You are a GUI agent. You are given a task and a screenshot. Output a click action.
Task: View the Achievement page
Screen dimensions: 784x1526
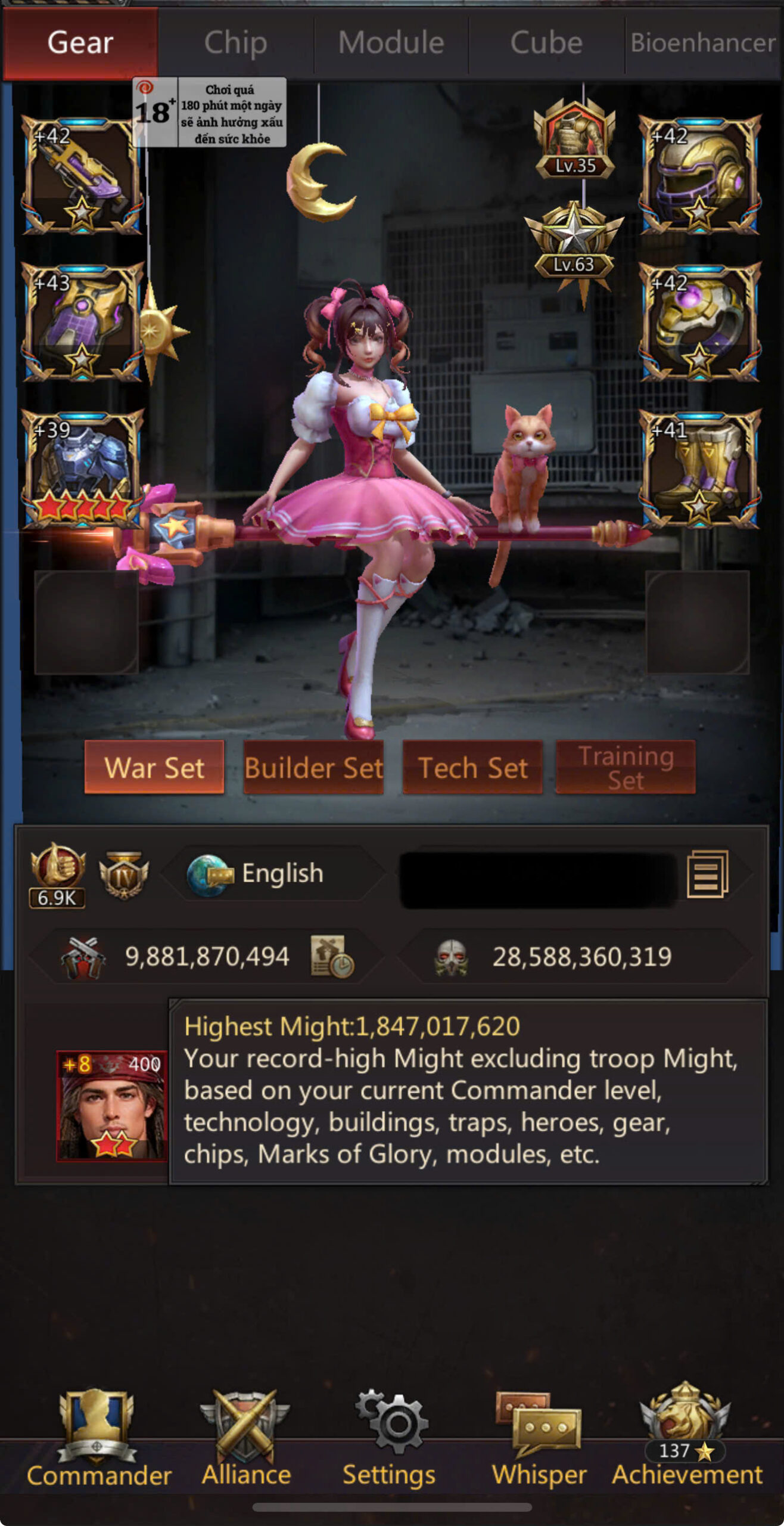pos(686,1437)
